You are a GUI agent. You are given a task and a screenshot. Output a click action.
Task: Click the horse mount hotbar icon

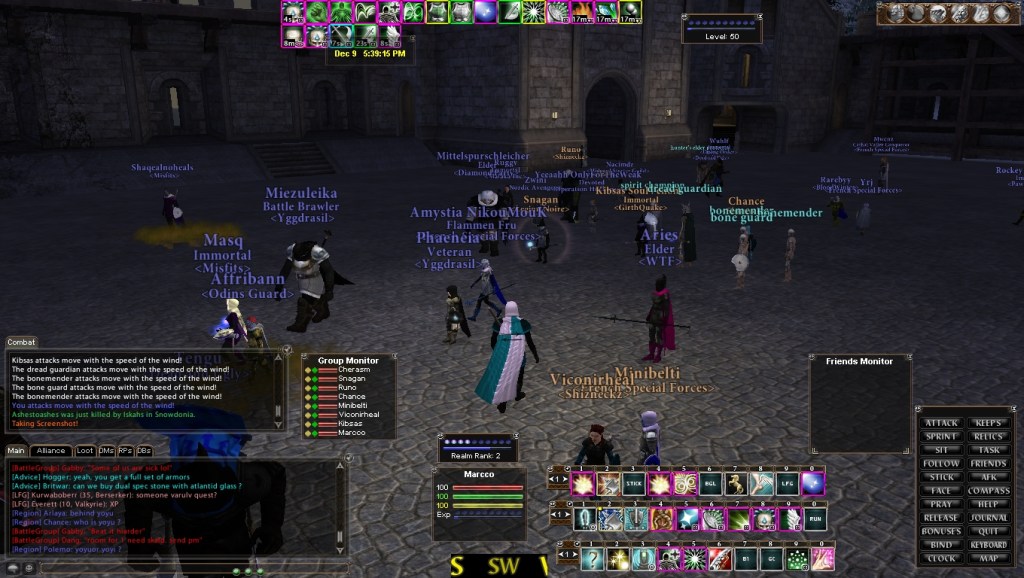point(737,485)
